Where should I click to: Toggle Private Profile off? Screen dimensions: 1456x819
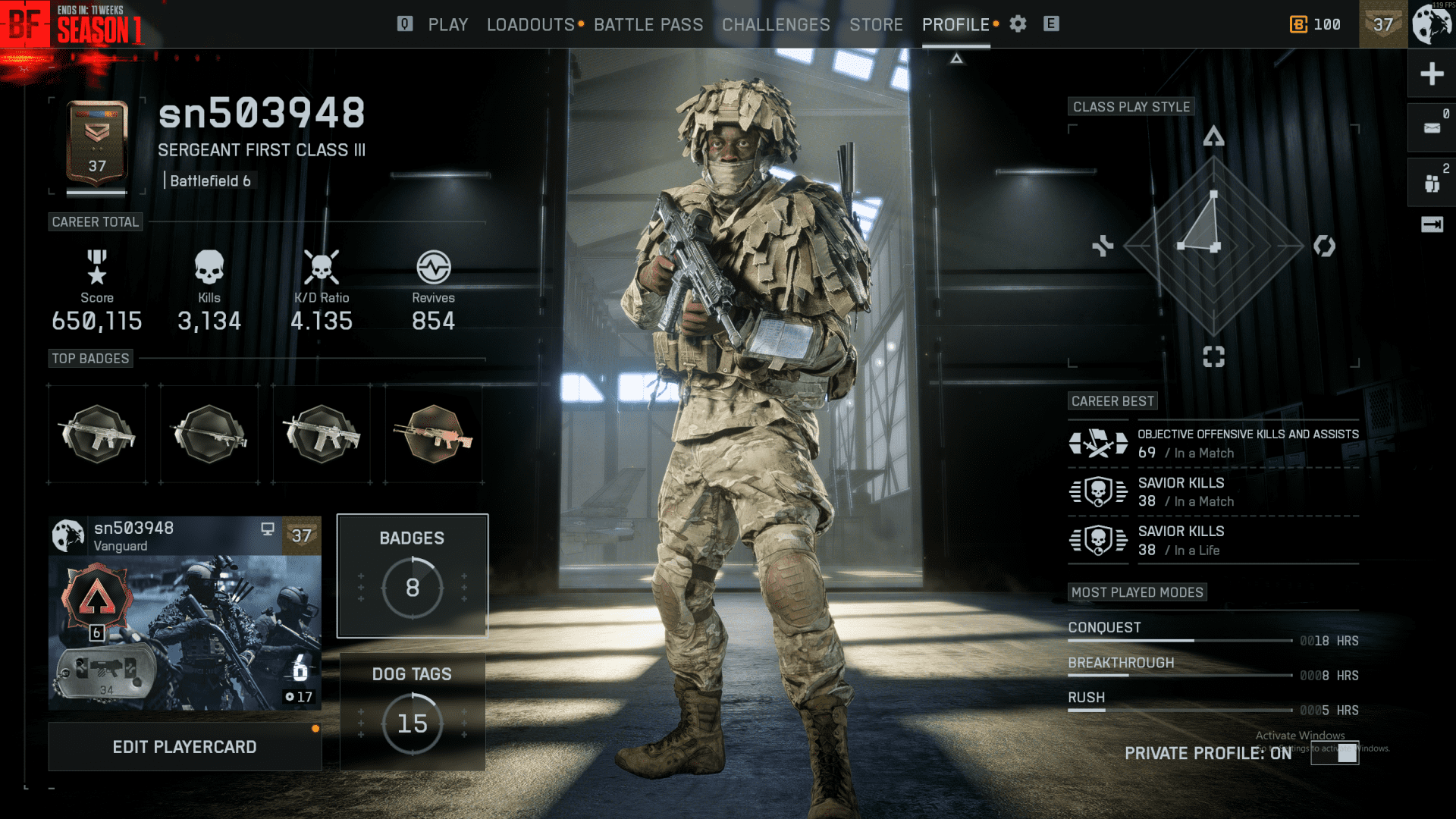[1334, 753]
